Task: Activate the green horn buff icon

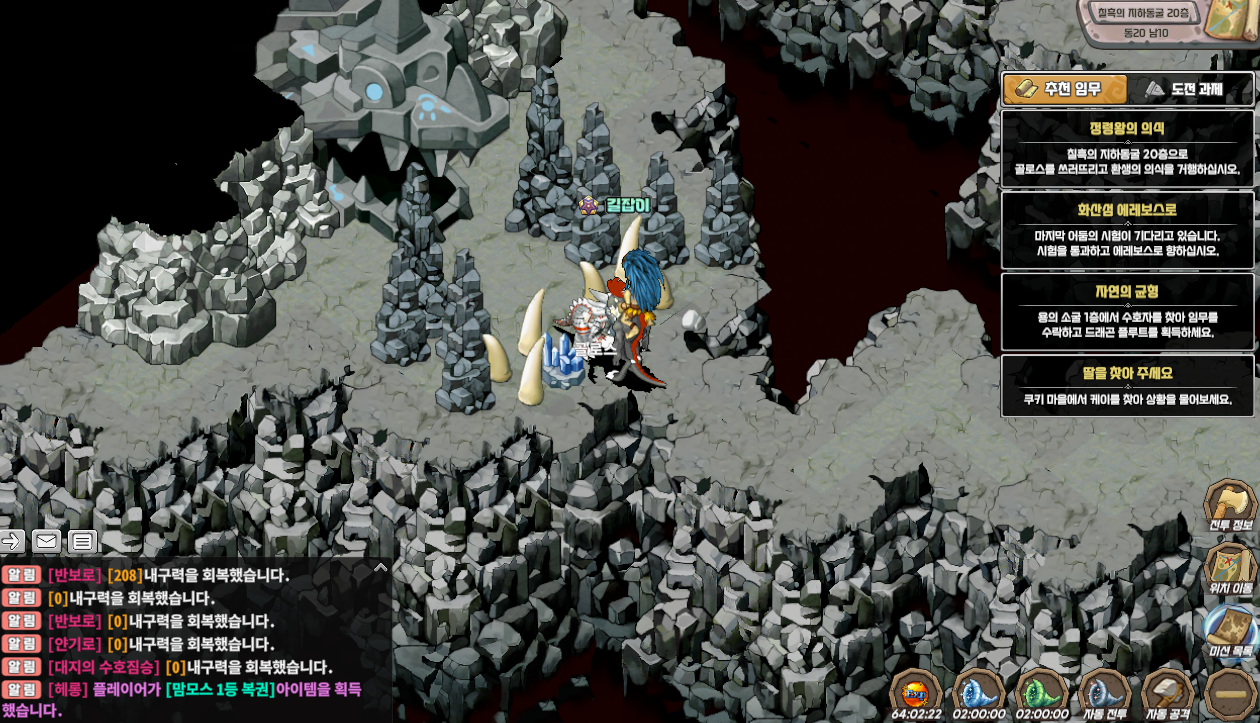Action: (x=1041, y=692)
